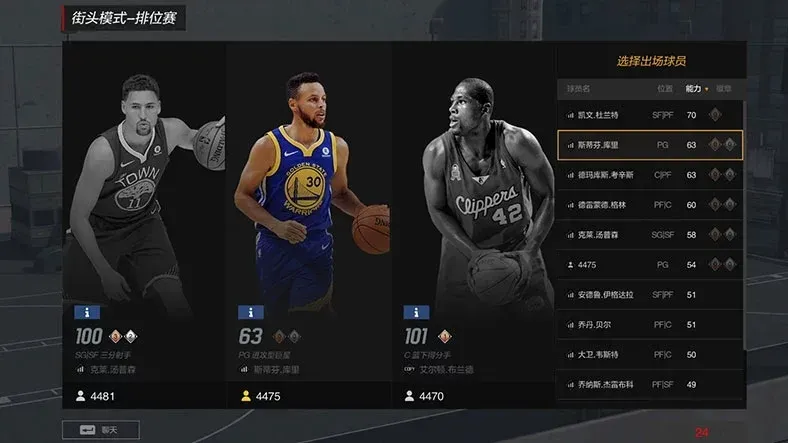The image size is (788, 443).
Task: Select 德雷蒙德.格林 in the player list
Action: point(650,205)
